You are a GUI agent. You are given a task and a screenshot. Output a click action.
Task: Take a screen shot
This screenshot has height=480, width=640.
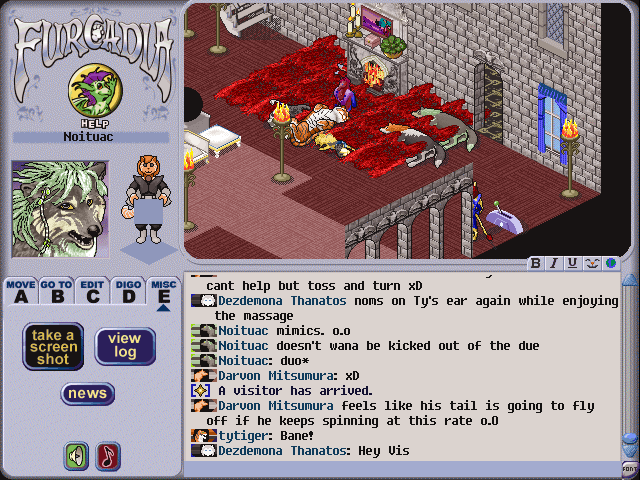pyautogui.click(x=53, y=345)
